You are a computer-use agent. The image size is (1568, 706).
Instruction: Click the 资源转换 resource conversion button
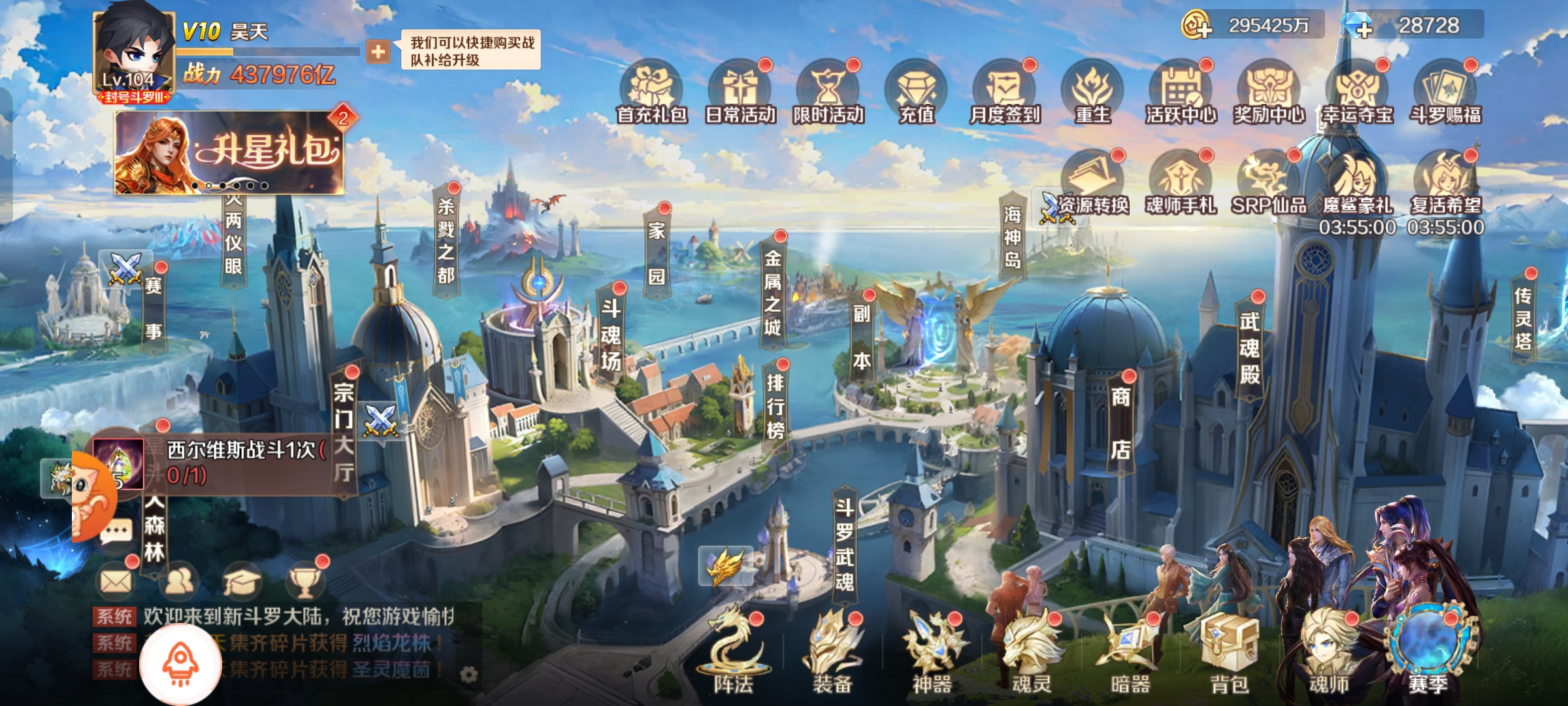1085,206
